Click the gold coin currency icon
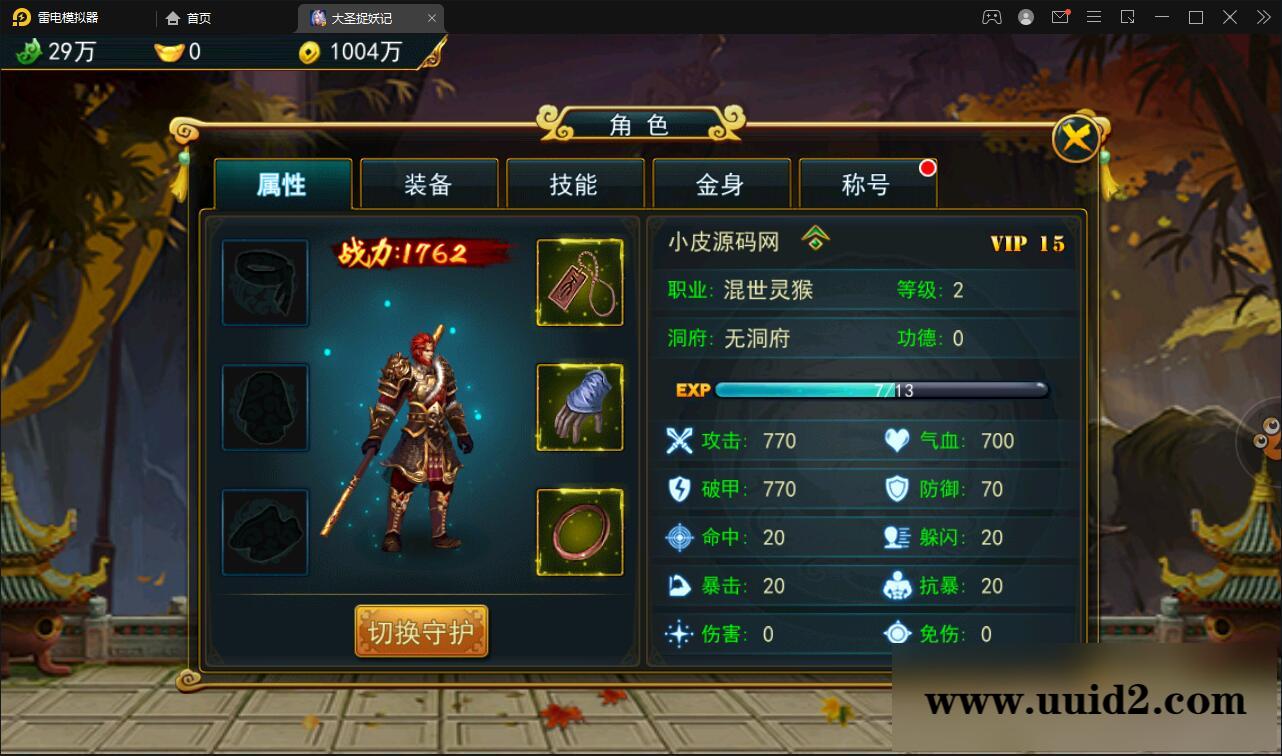The height and width of the screenshot is (756, 1282). (x=310, y=53)
